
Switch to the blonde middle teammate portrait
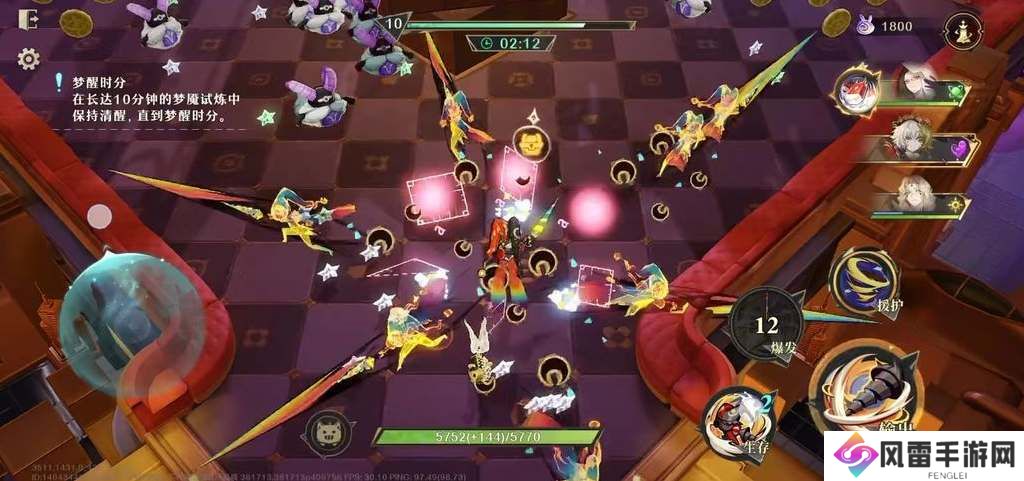(912, 141)
